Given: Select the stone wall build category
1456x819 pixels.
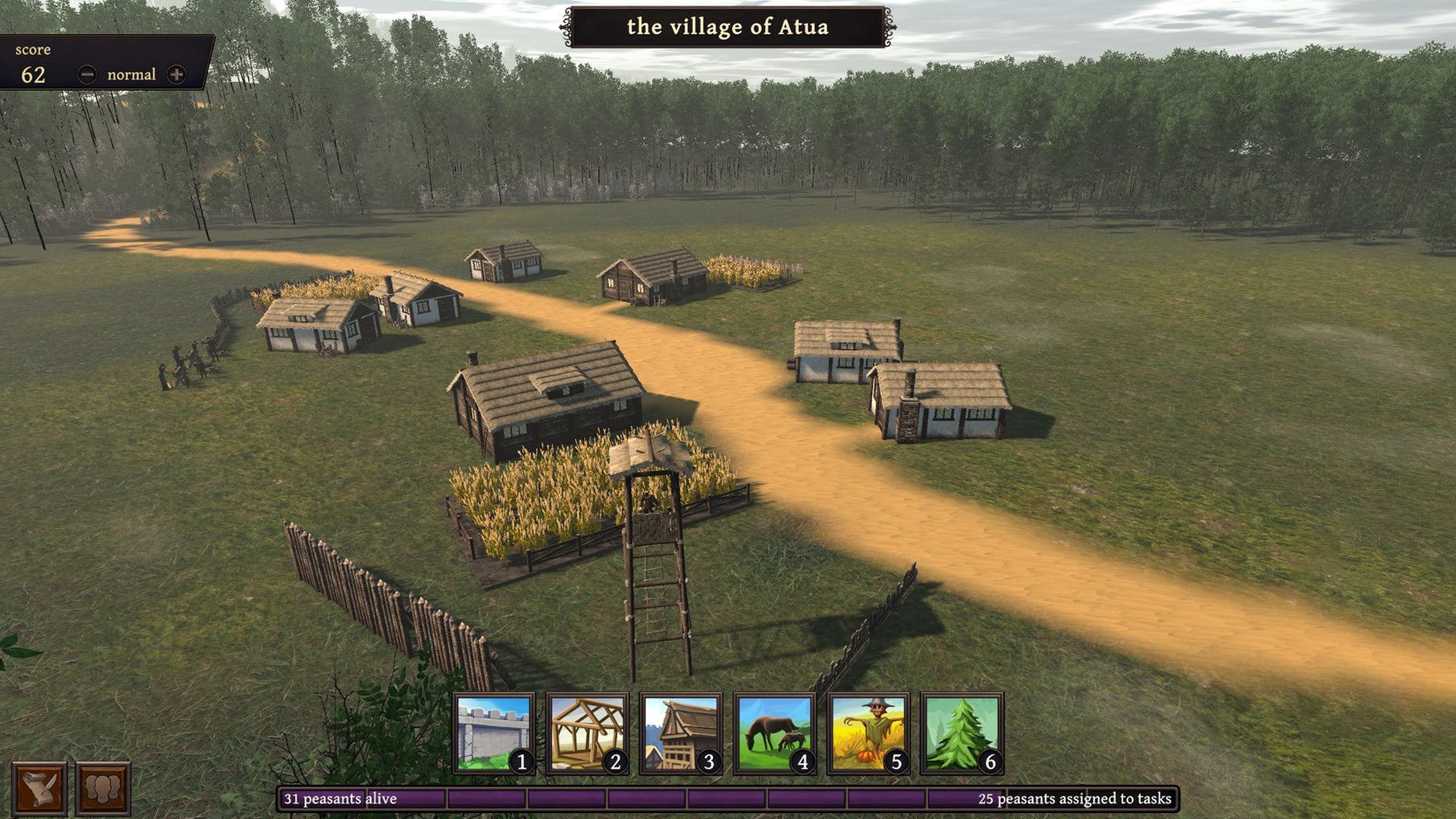Looking at the screenshot, I should (494, 733).
